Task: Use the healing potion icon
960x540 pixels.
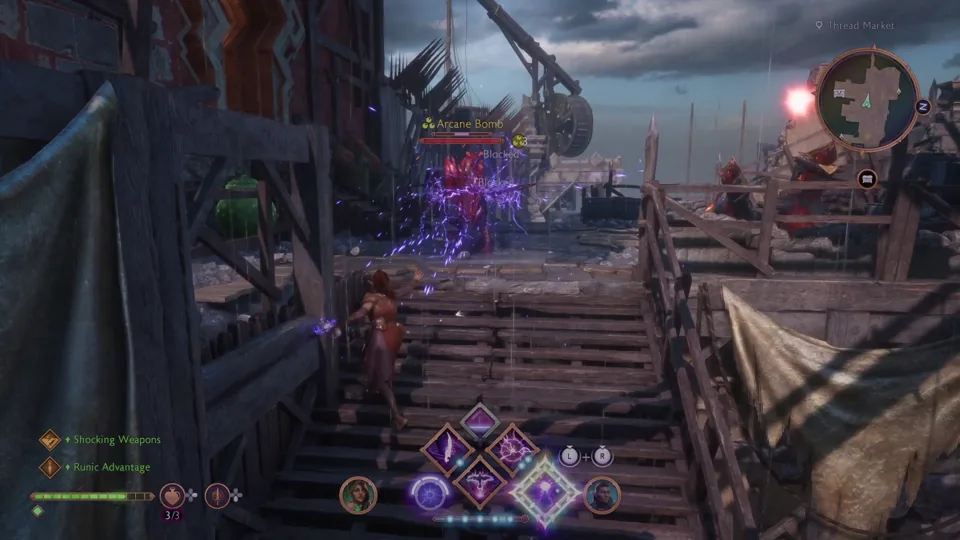Action: tap(173, 495)
